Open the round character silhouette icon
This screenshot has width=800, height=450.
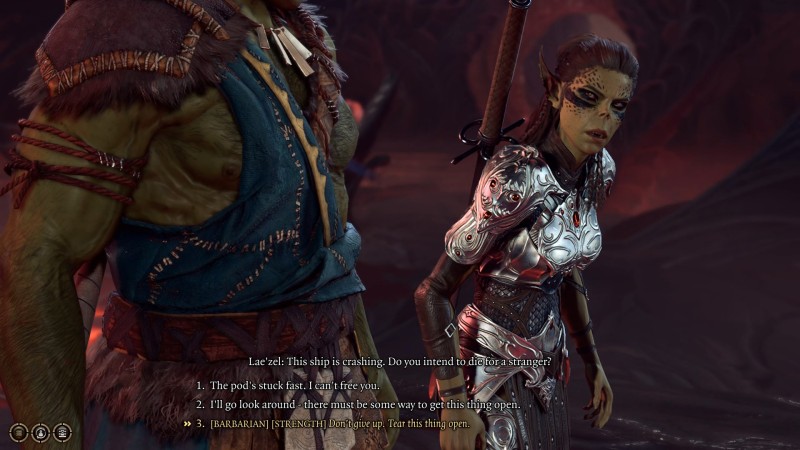pos(40,432)
